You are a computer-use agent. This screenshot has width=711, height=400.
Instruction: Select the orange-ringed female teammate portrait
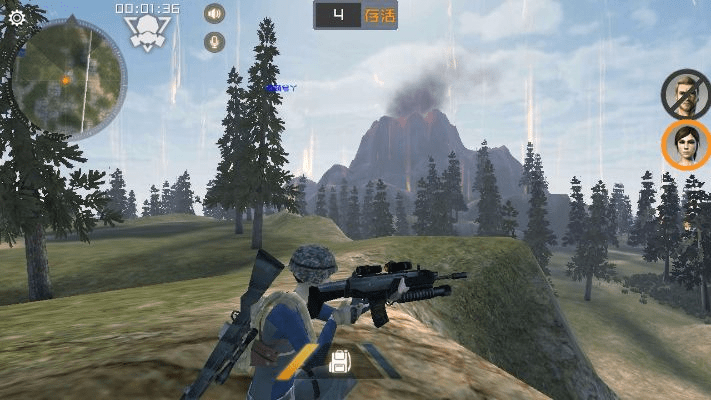(686, 145)
